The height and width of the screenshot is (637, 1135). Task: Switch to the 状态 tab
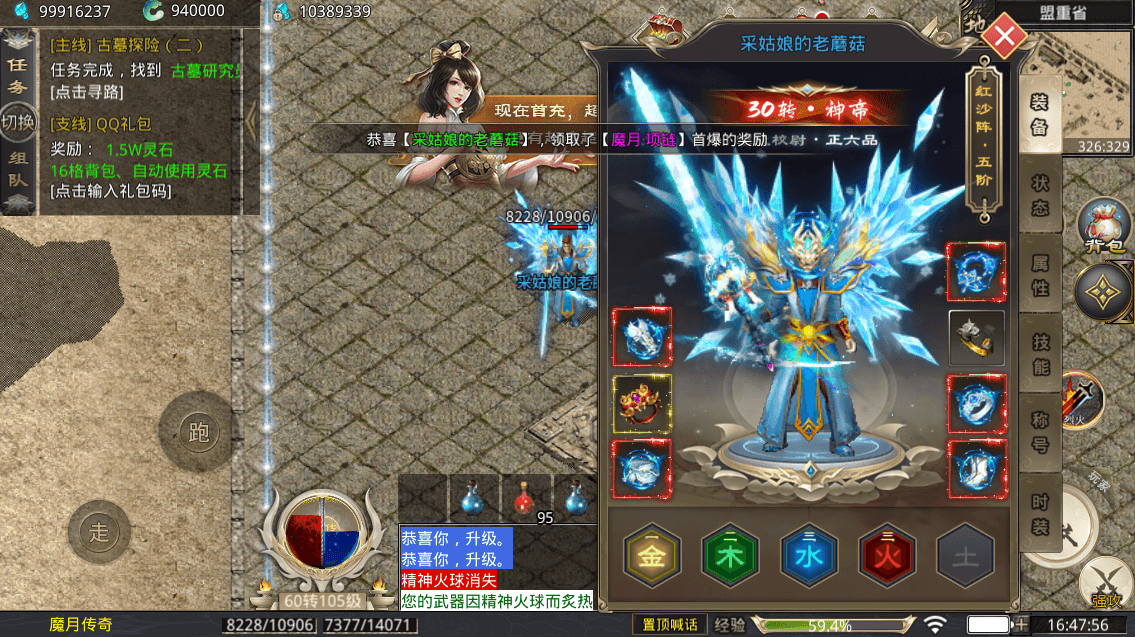1040,196
